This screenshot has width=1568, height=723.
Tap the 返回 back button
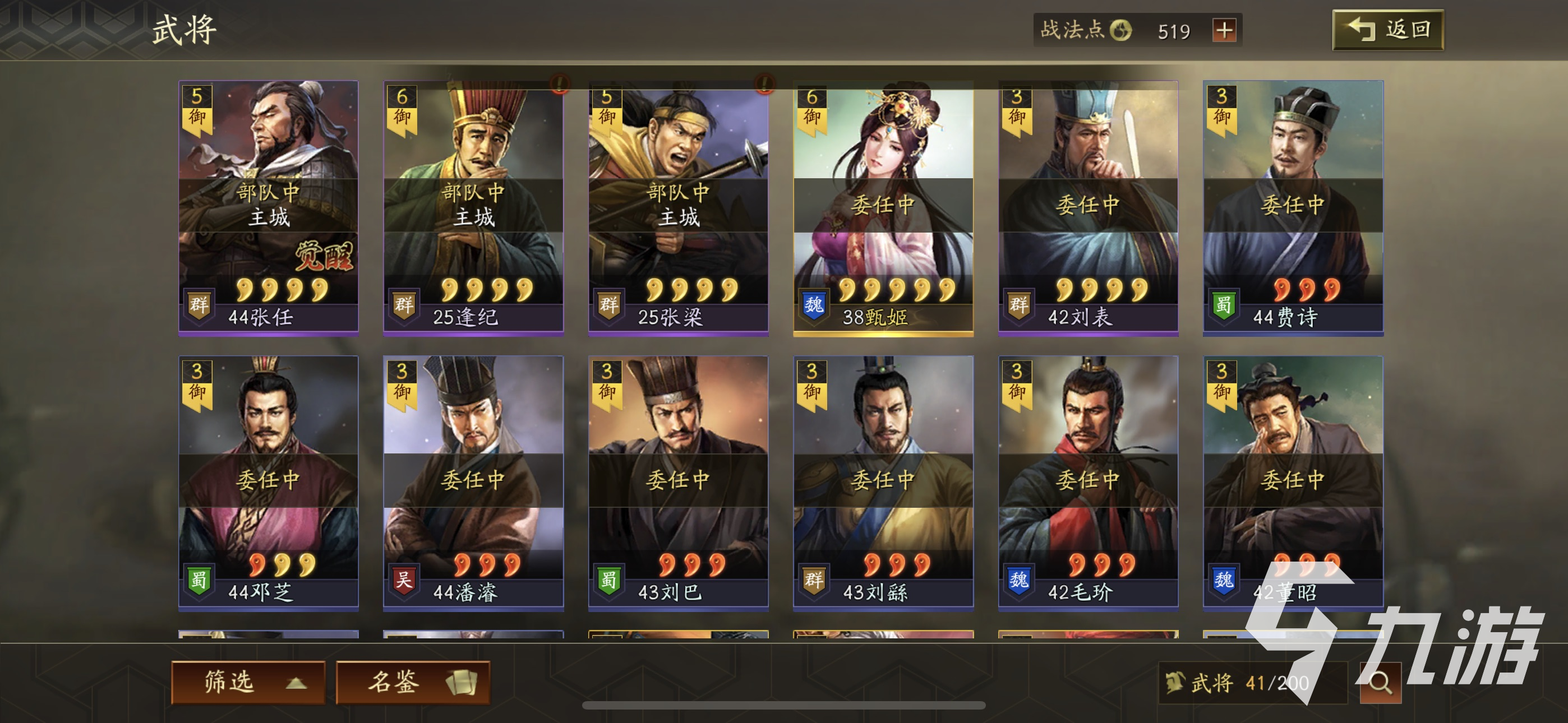[1387, 30]
